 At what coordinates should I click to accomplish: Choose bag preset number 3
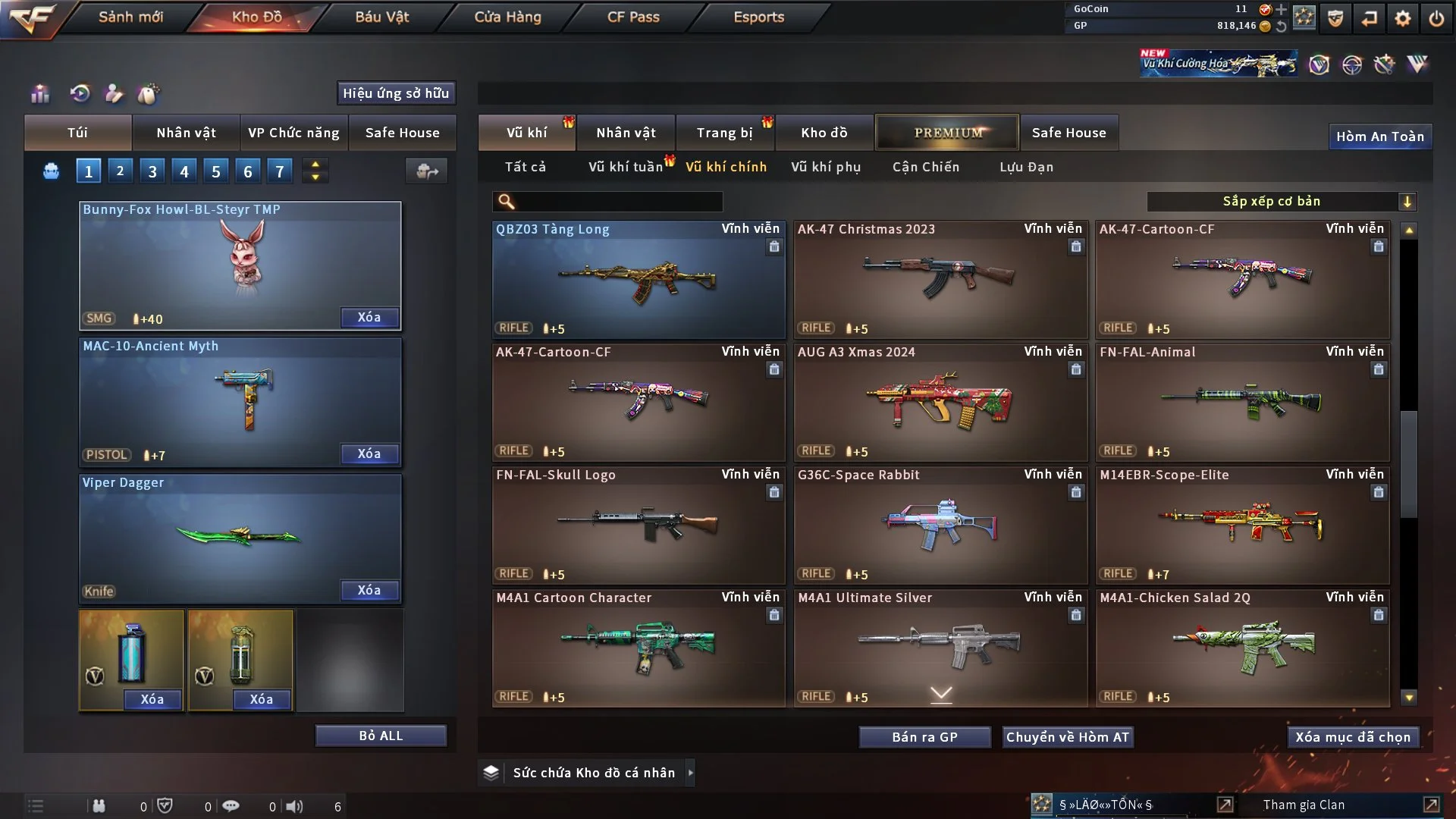click(x=152, y=171)
